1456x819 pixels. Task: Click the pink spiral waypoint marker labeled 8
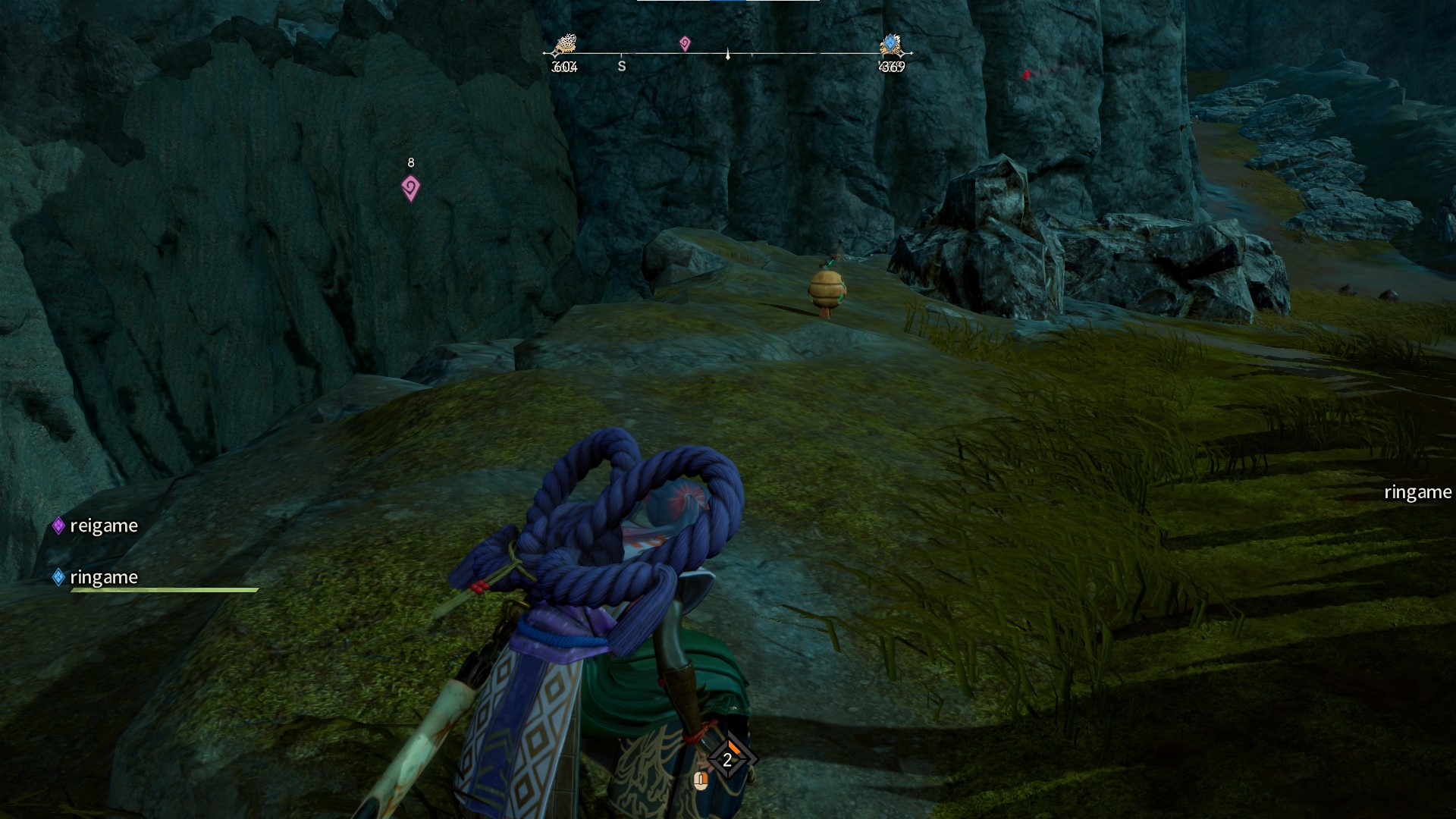(410, 188)
